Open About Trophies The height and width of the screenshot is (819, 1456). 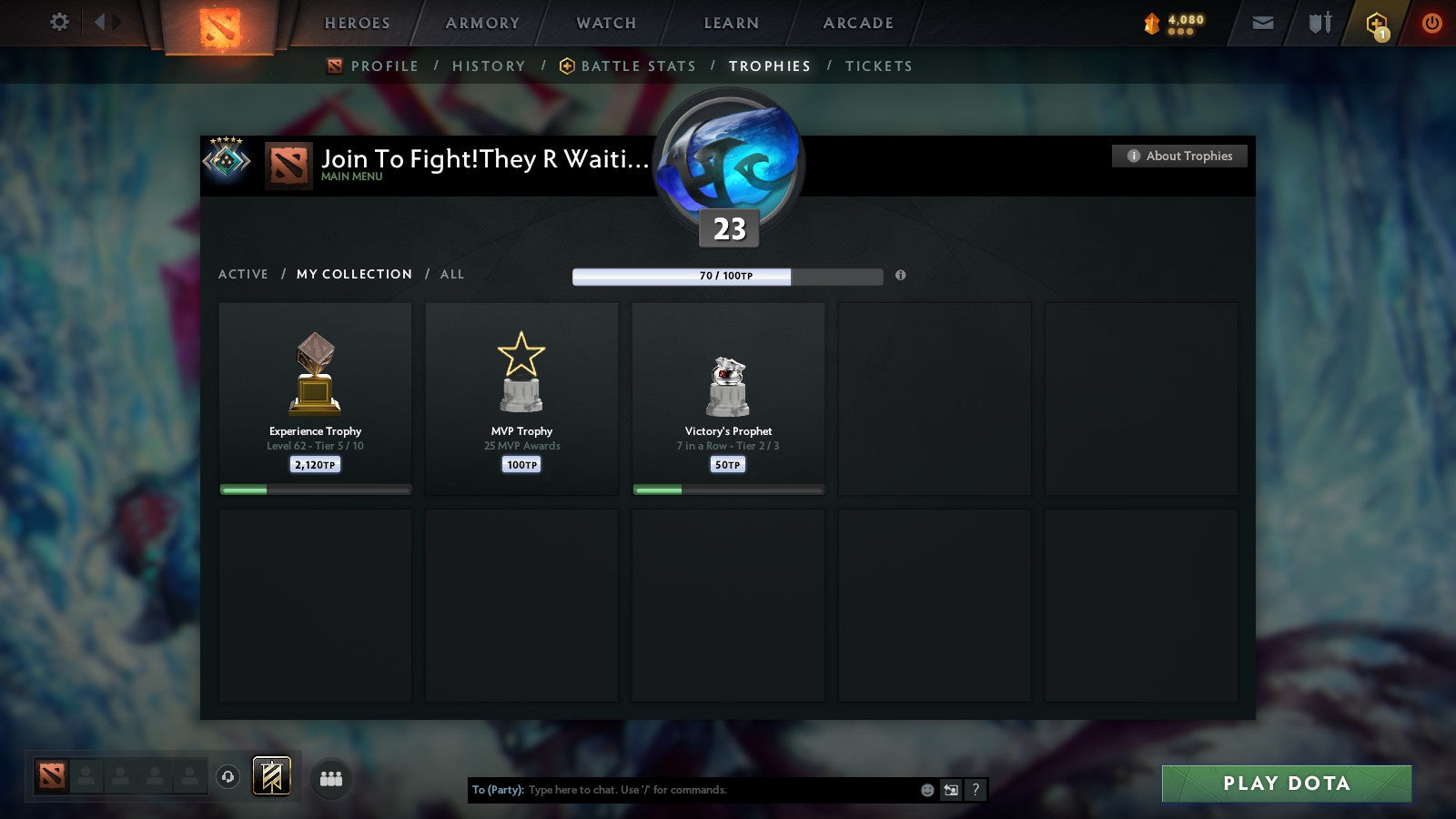click(1179, 156)
